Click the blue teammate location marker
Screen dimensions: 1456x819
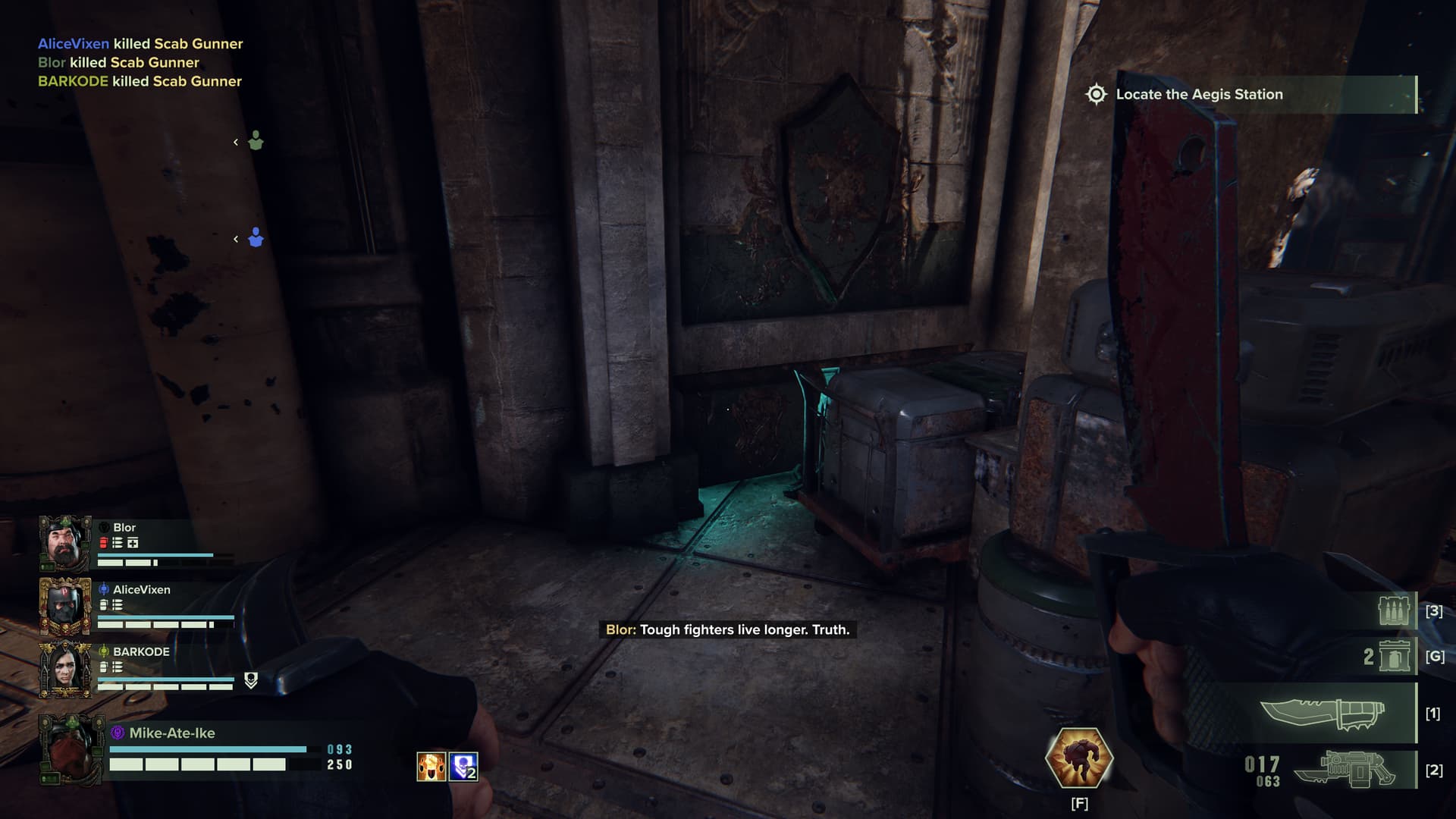pos(256,238)
